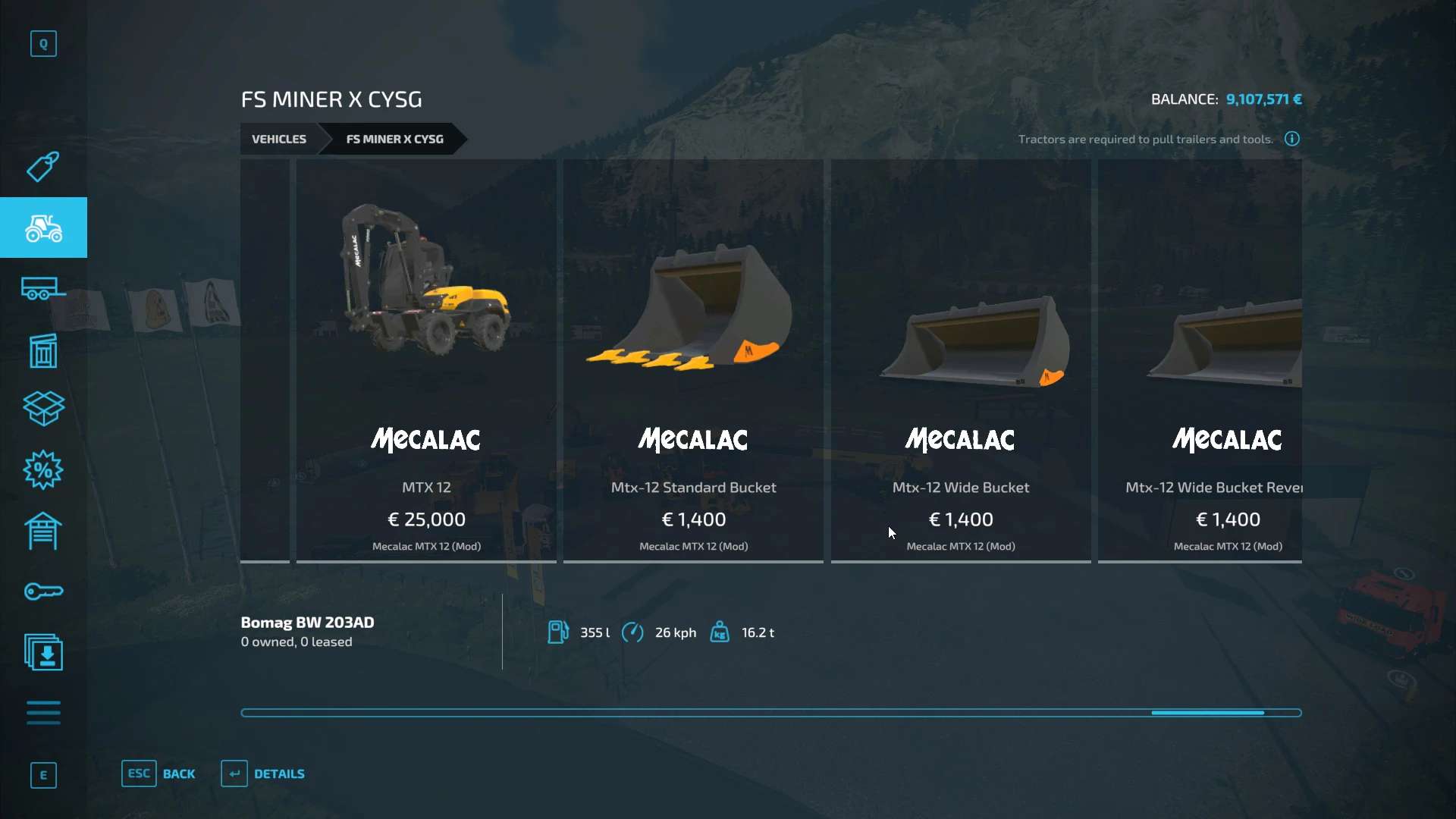Go to the Vehicles breadcrumb
Screen dimensions: 1456x819
279,139
